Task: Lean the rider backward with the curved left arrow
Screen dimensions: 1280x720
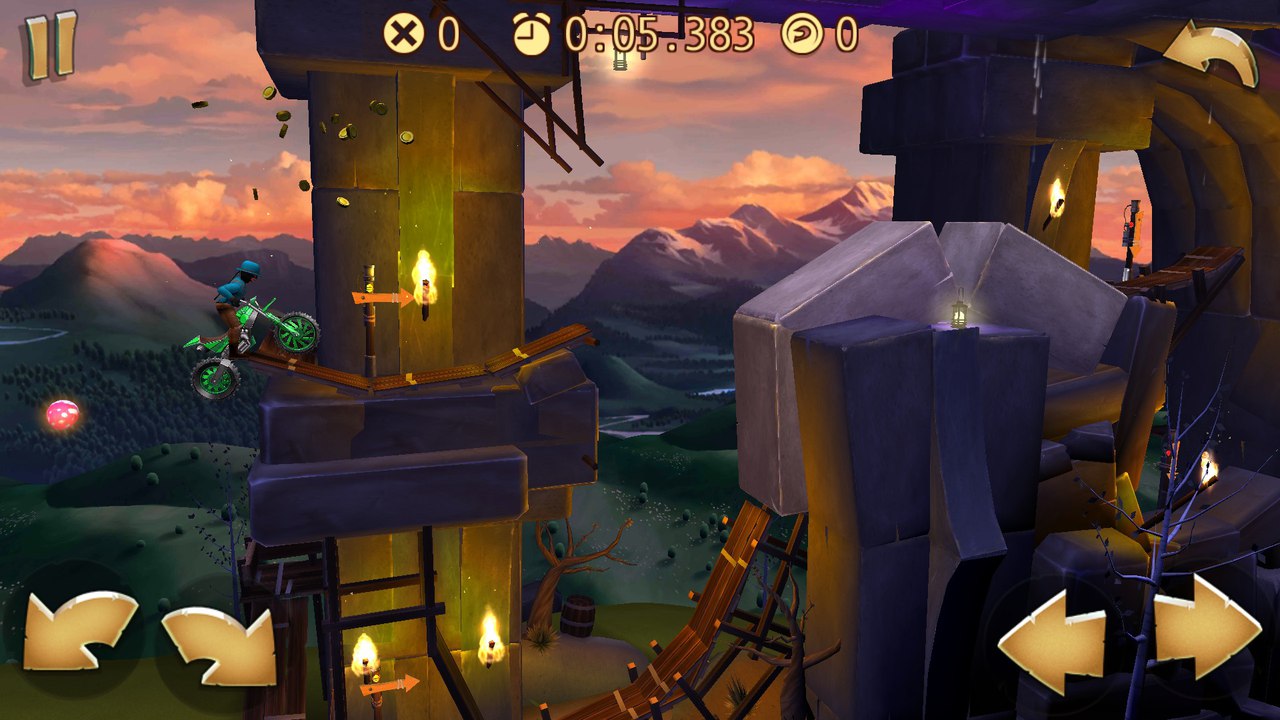Action: click(80, 631)
